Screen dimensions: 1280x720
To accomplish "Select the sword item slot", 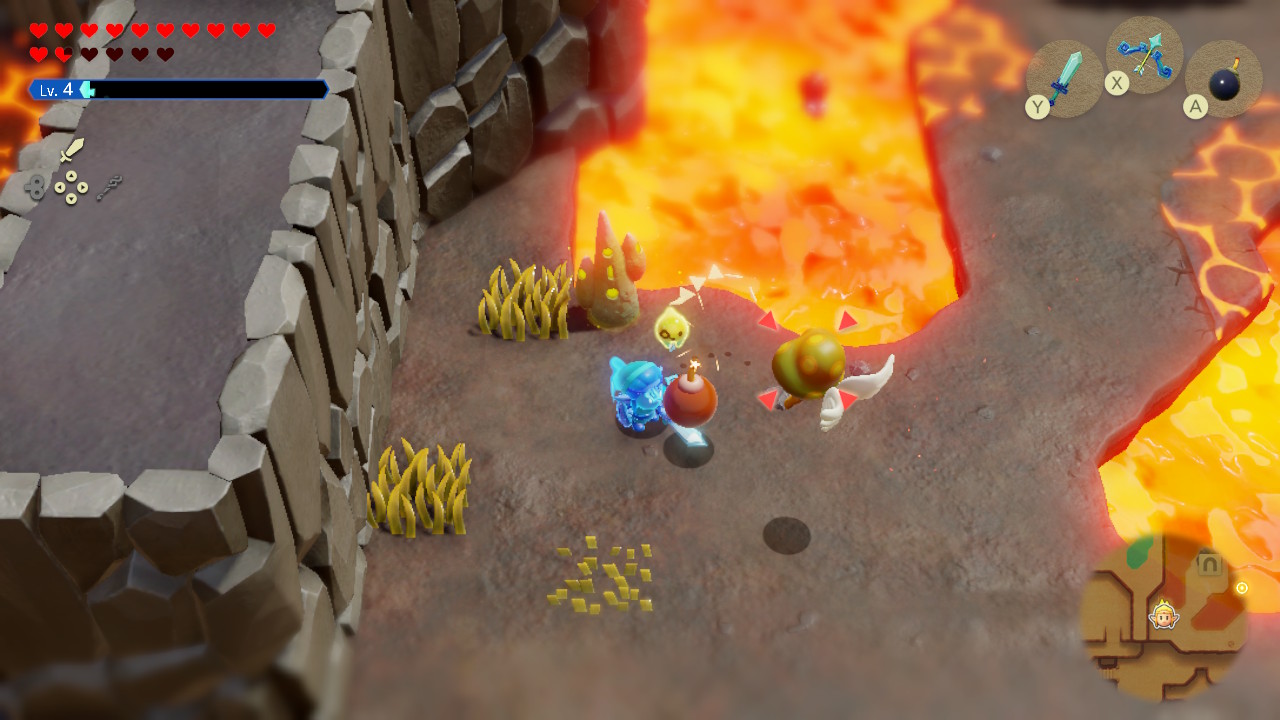I will [1065, 78].
